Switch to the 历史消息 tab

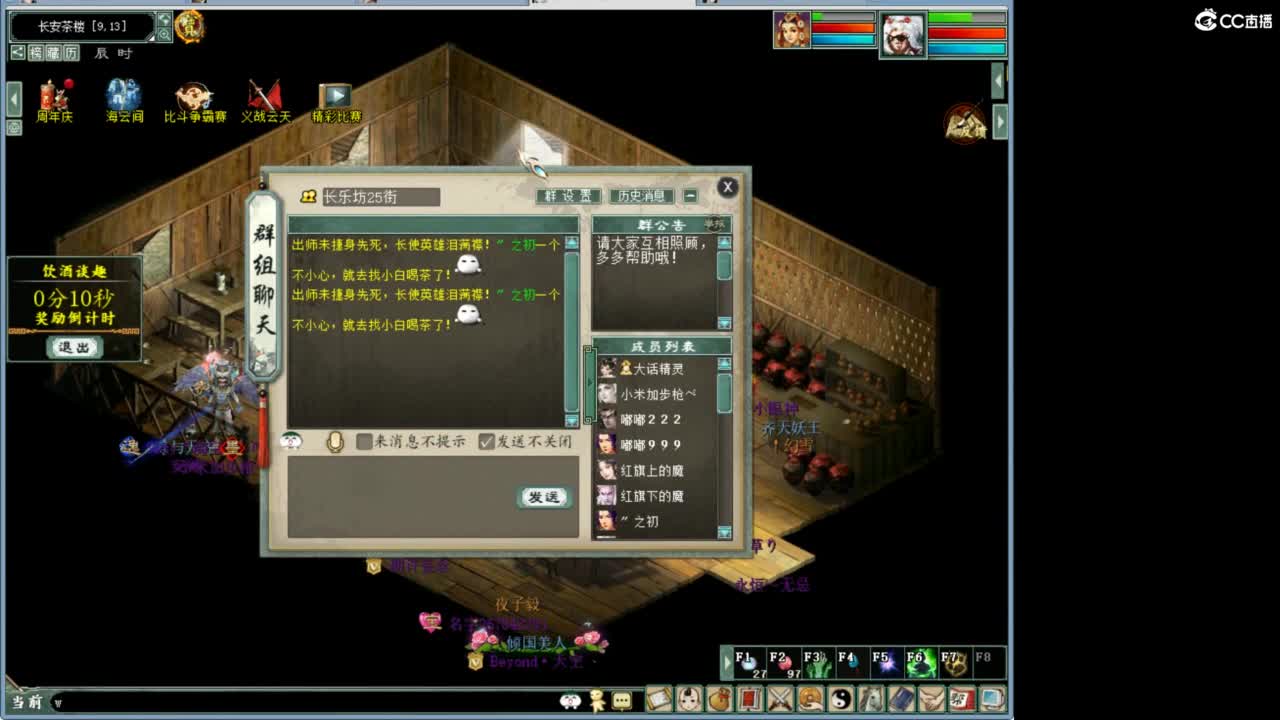pos(641,196)
